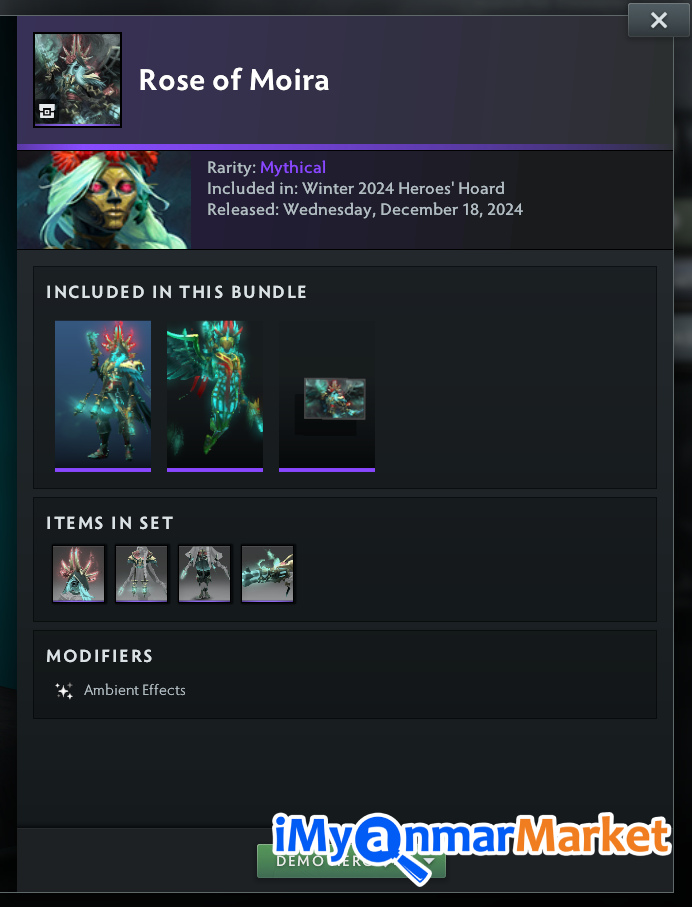Select the red-spiked headdress set item

tap(78, 573)
